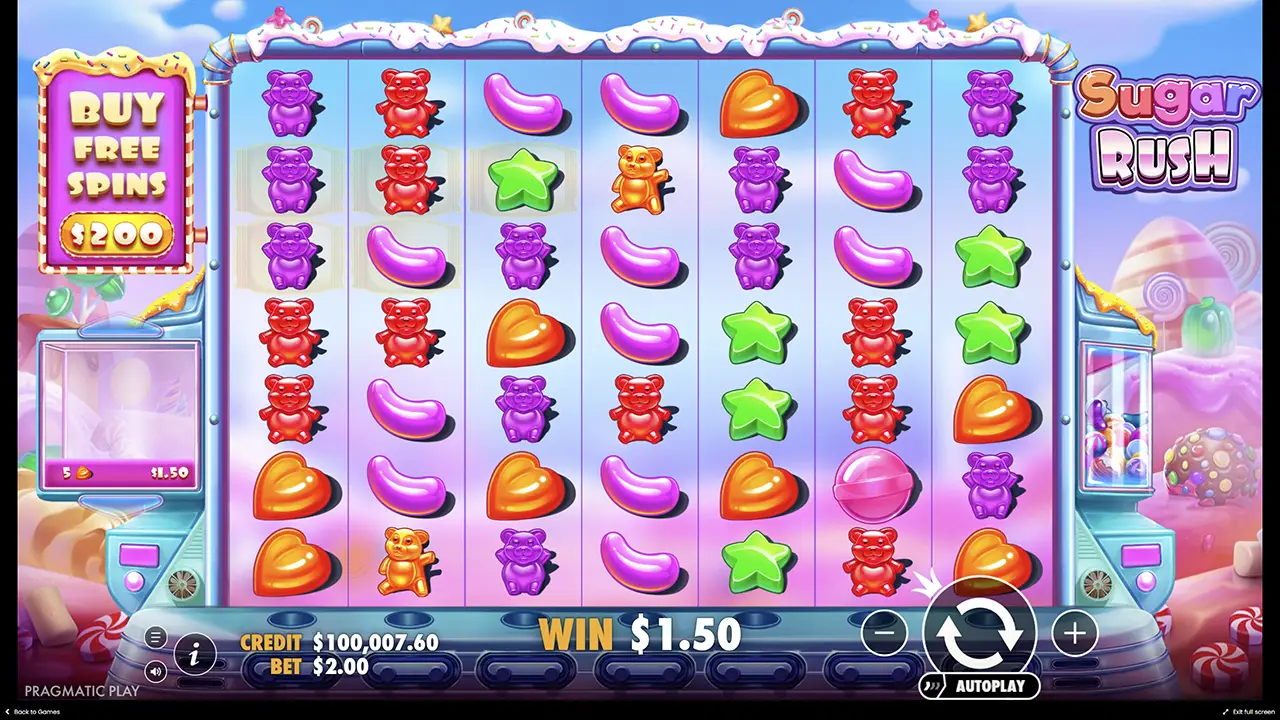Click the WIN $1.50 display bar
Viewport: 1280px width, 720px height.
point(640,634)
